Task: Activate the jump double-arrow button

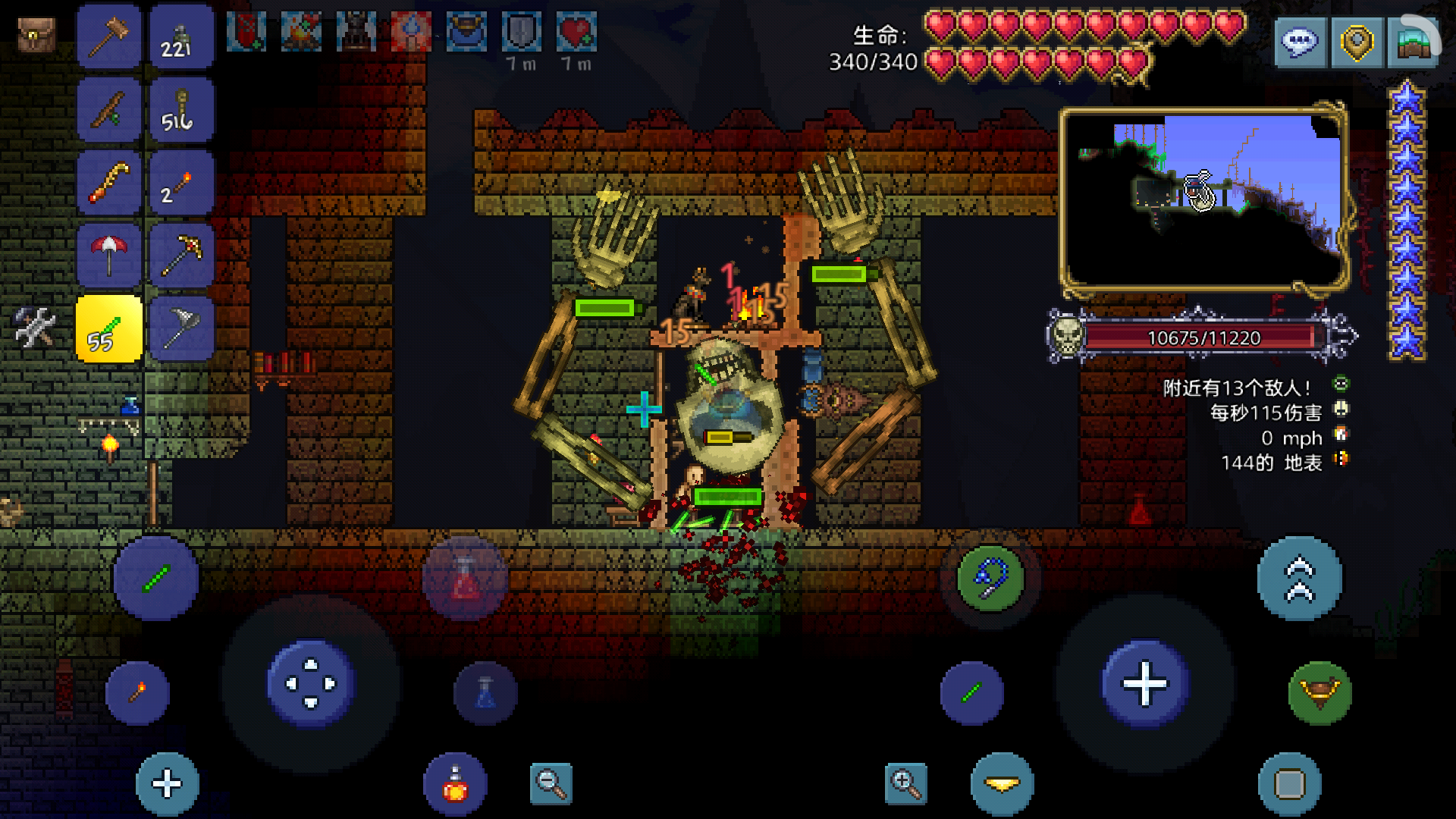Action: pos(1299,579)
